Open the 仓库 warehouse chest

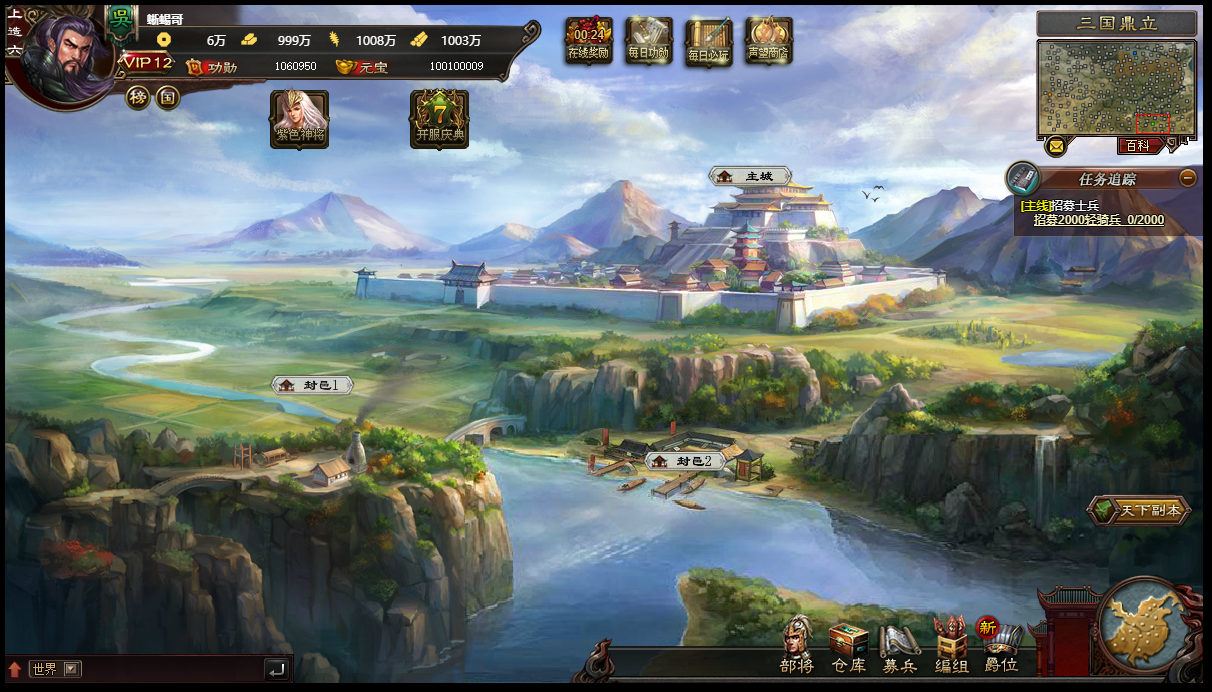(848, 645)
